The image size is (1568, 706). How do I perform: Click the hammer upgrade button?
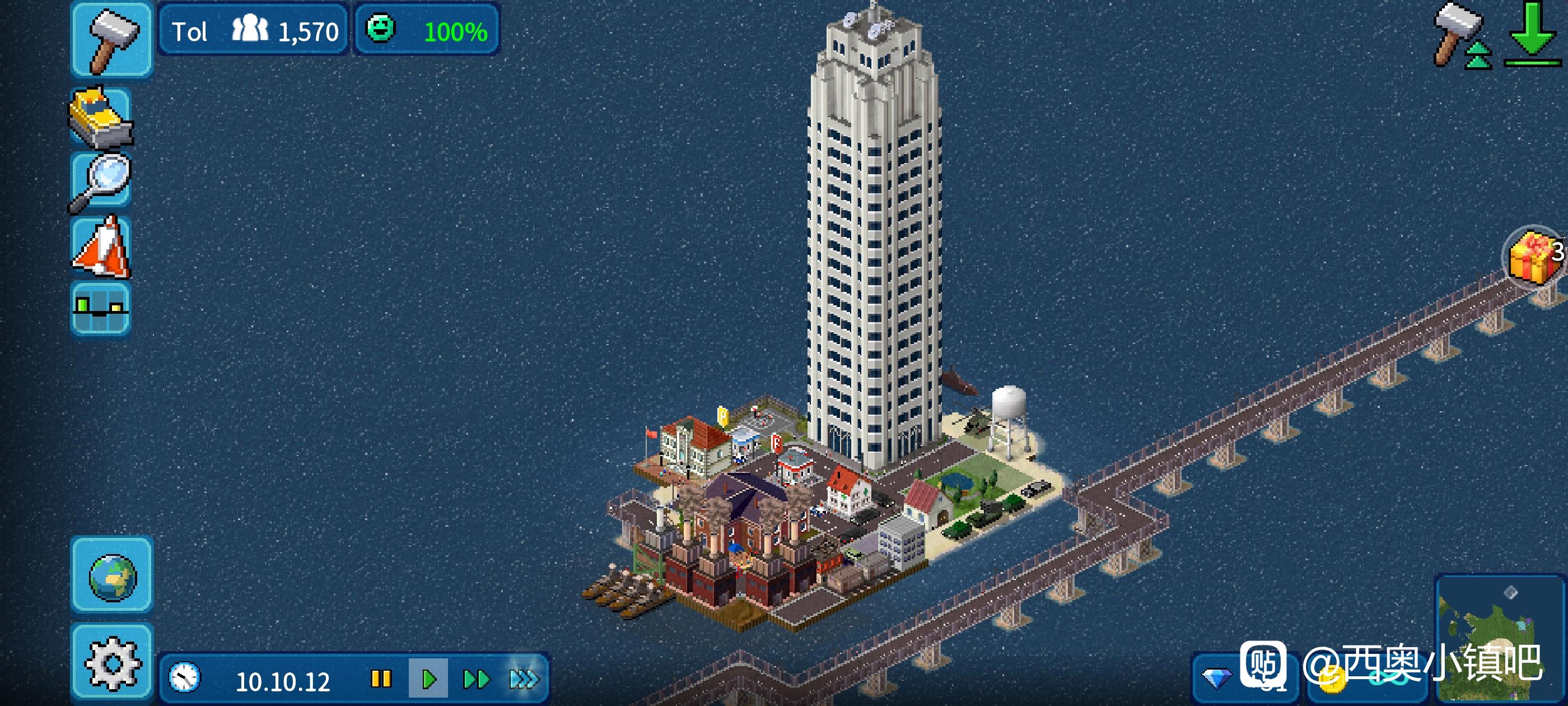point(1461,36)
